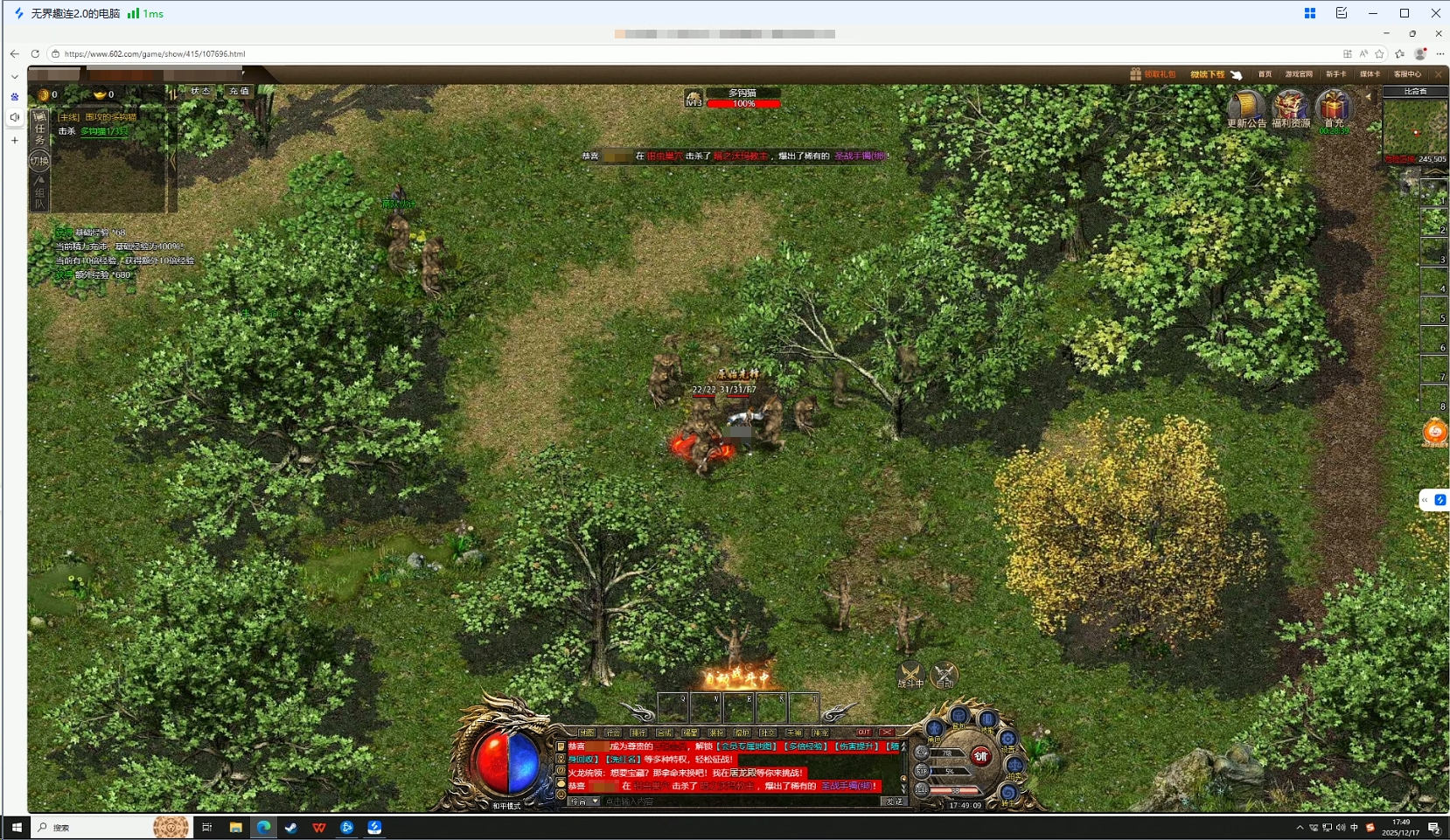This screenshot has height=840, width=1450.
Task: Click the 充值 recharge button
Action: coord(239,91)
